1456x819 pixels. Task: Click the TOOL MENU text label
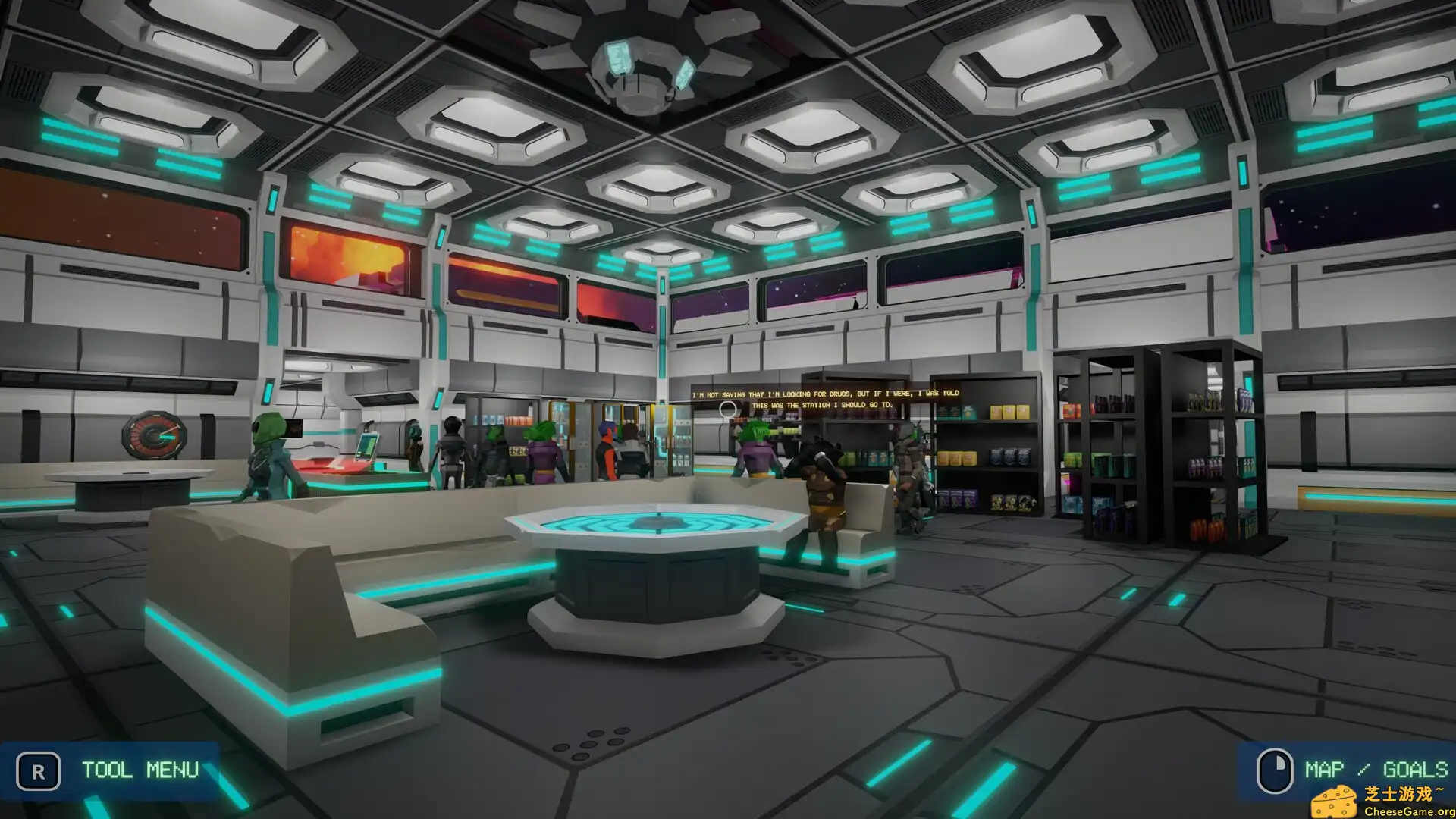pos(139,770)
